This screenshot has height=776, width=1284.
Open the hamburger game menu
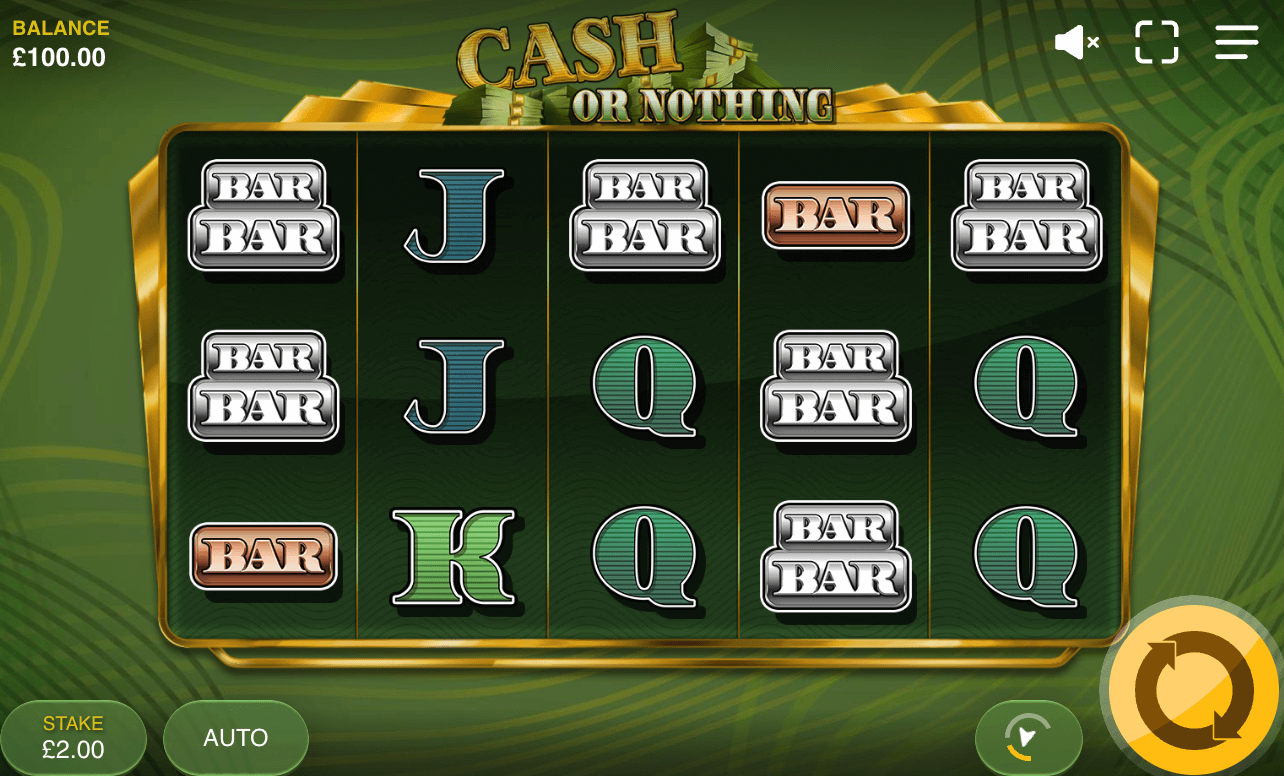[1236, 42]
